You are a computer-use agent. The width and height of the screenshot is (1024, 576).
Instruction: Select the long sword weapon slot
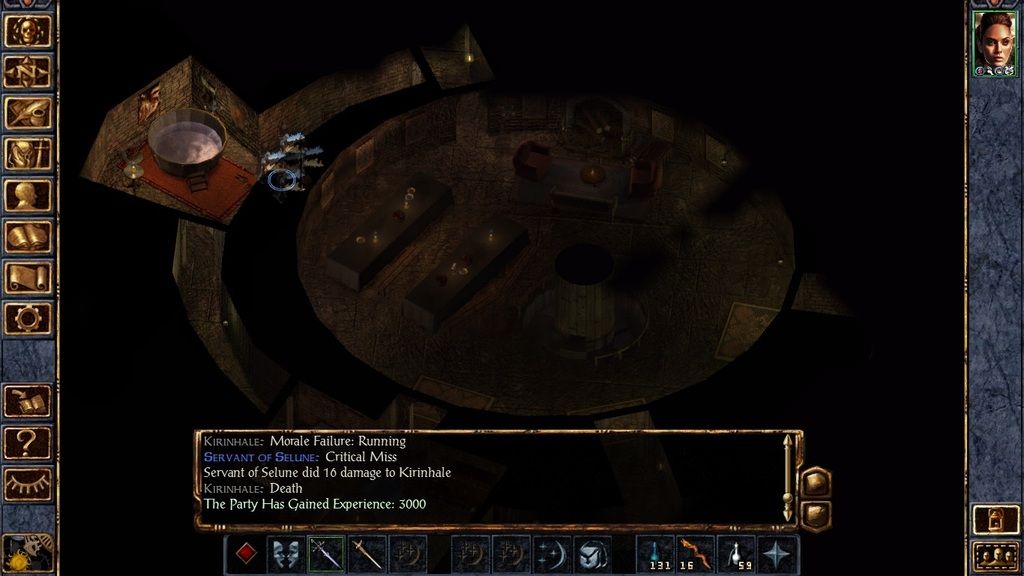pyautogui.click(x=367, y=554)
